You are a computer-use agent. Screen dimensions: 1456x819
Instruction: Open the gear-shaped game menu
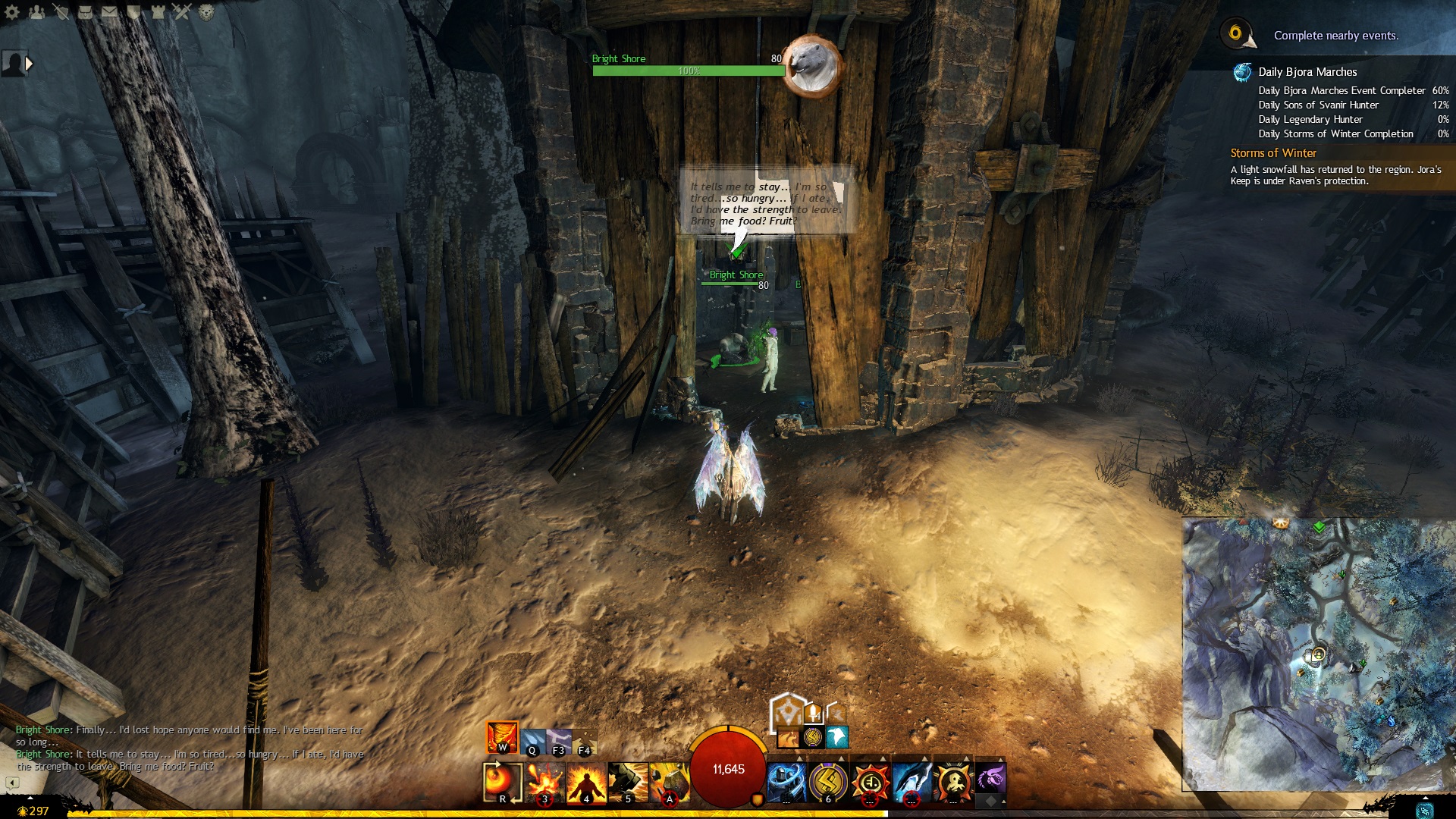[12, 12]
